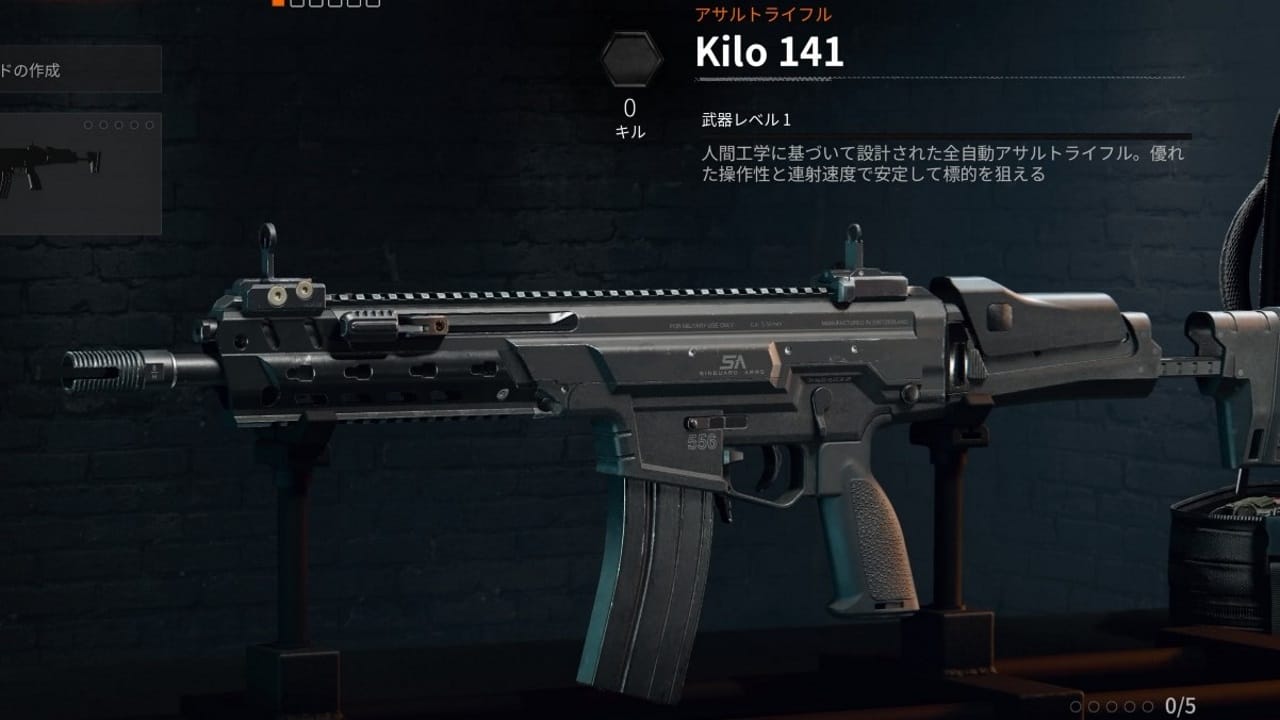
Task: Click the 0/5 attachment counter text
Action: (1180, 705)
